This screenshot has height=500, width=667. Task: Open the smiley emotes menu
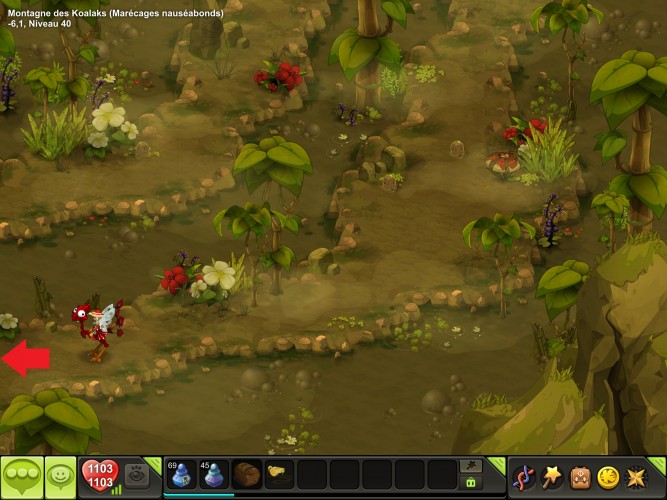[x=60, y=476]
